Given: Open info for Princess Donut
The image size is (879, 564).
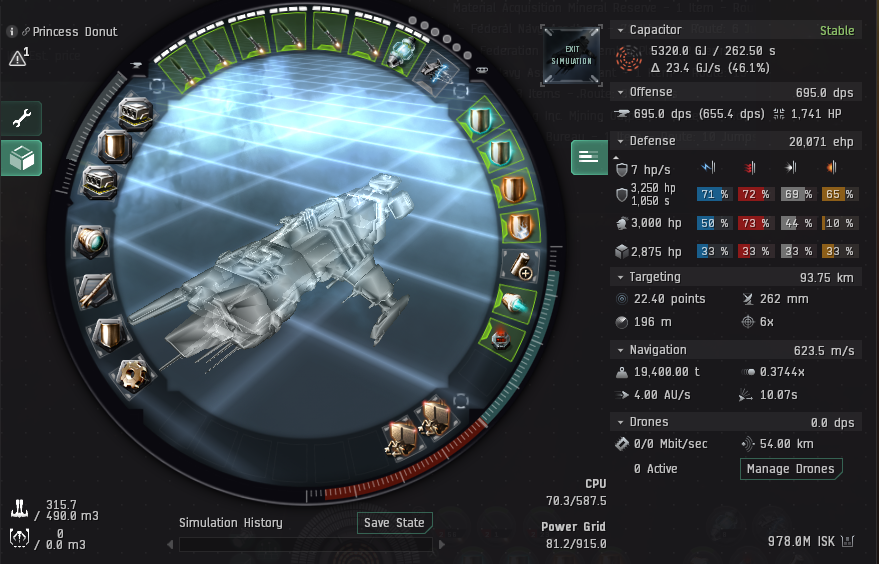Looking at the screenshot, I should [x=12, y=31].
